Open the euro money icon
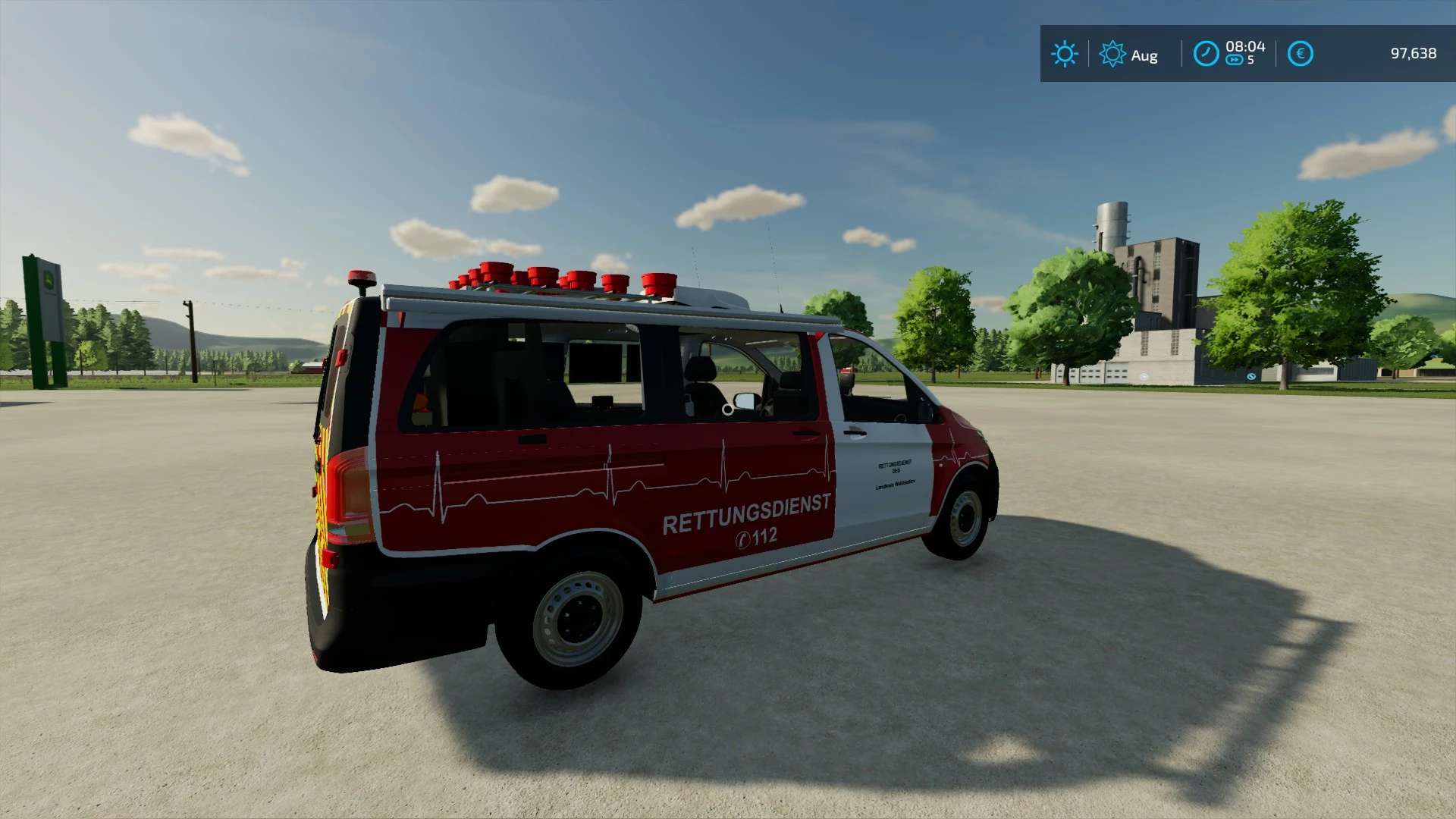This screenshot has height=819, width=1456. (1300, 54)
